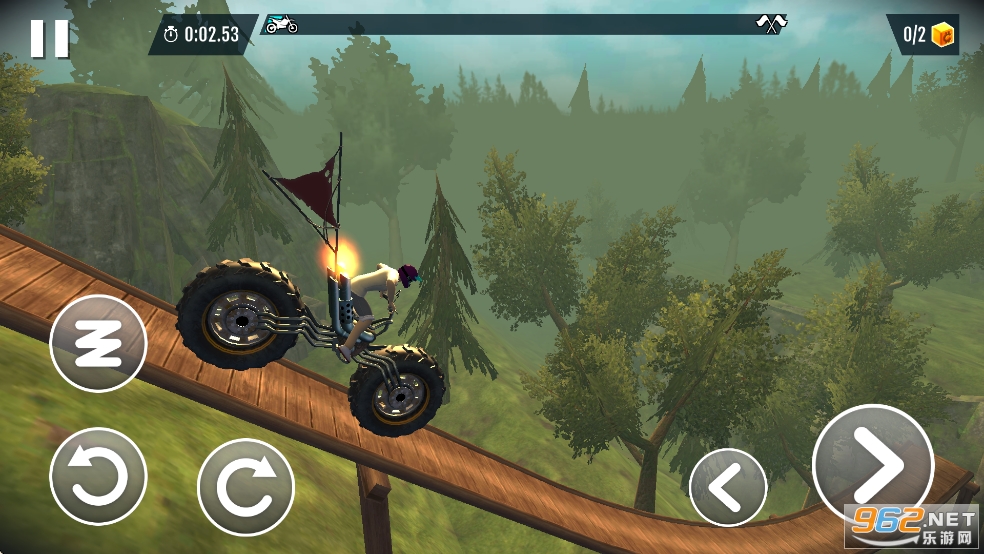Tap the spring jump button
The height and width of the screenshot is (554, 984).
tap(98, 344)
